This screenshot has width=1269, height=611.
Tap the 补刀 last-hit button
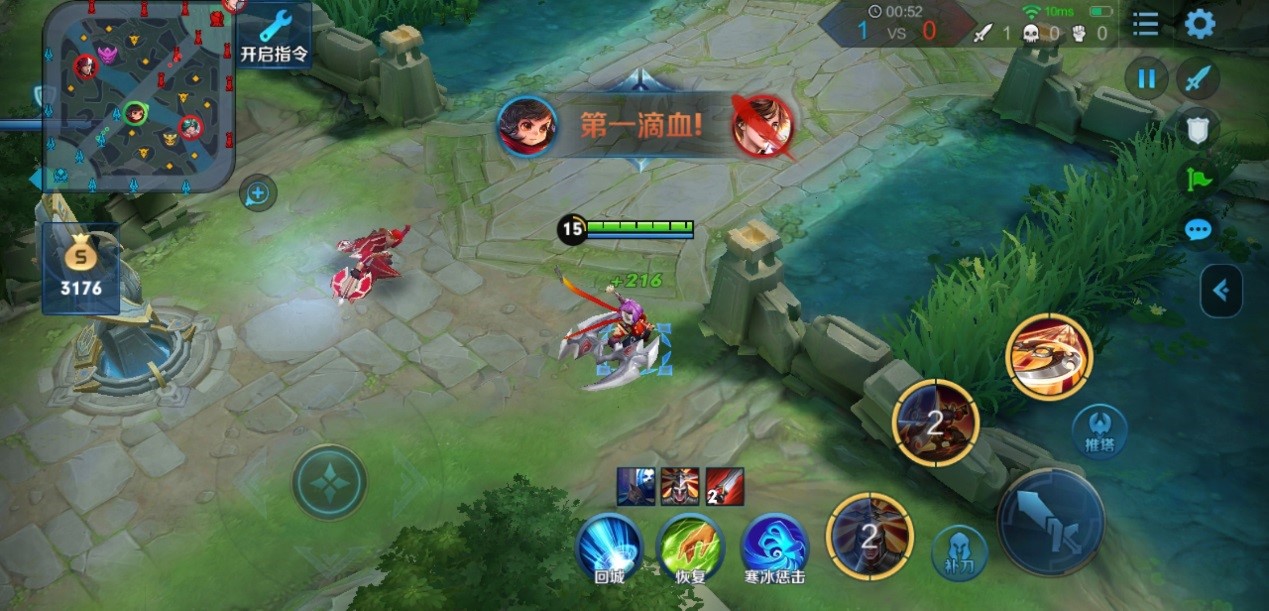point(959,552)
